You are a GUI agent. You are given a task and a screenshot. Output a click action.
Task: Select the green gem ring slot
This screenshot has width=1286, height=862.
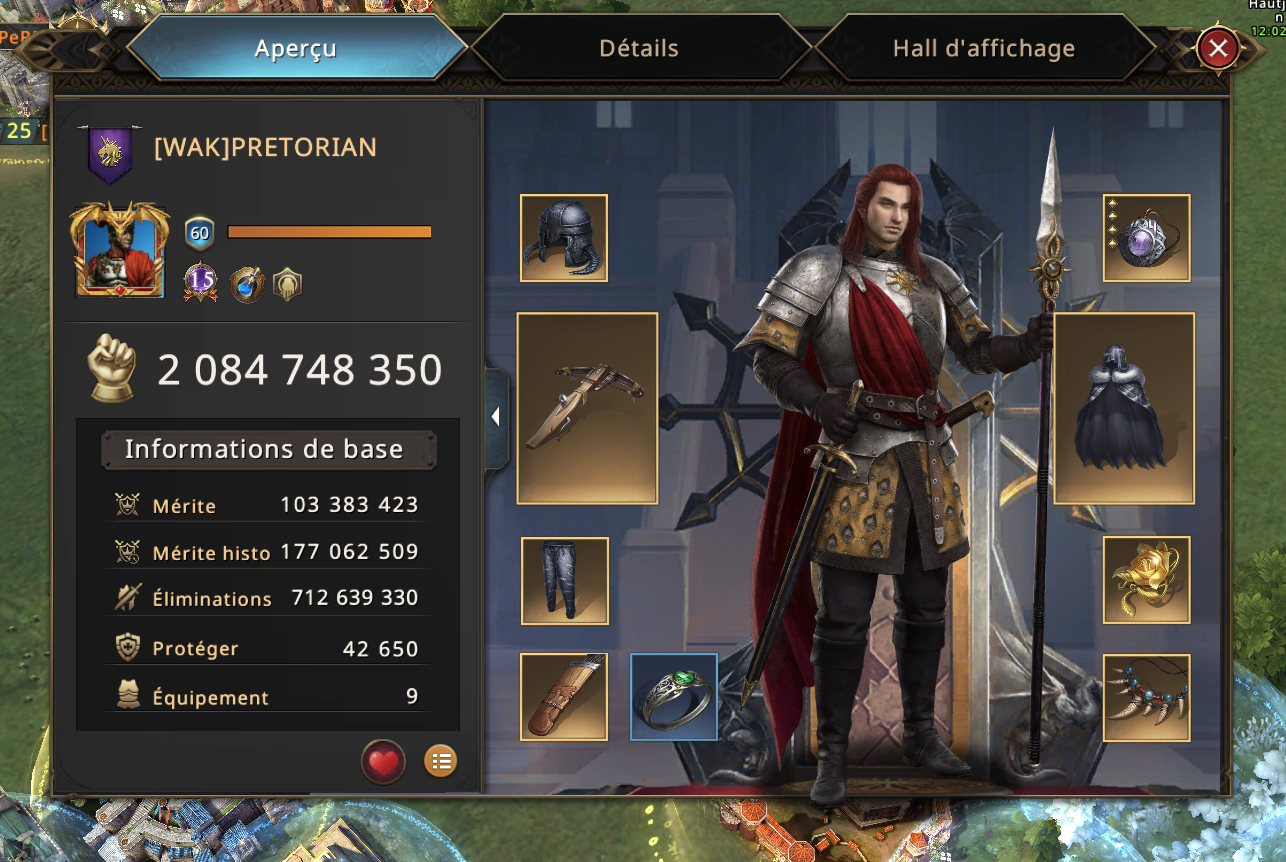(x=674, y=697)
